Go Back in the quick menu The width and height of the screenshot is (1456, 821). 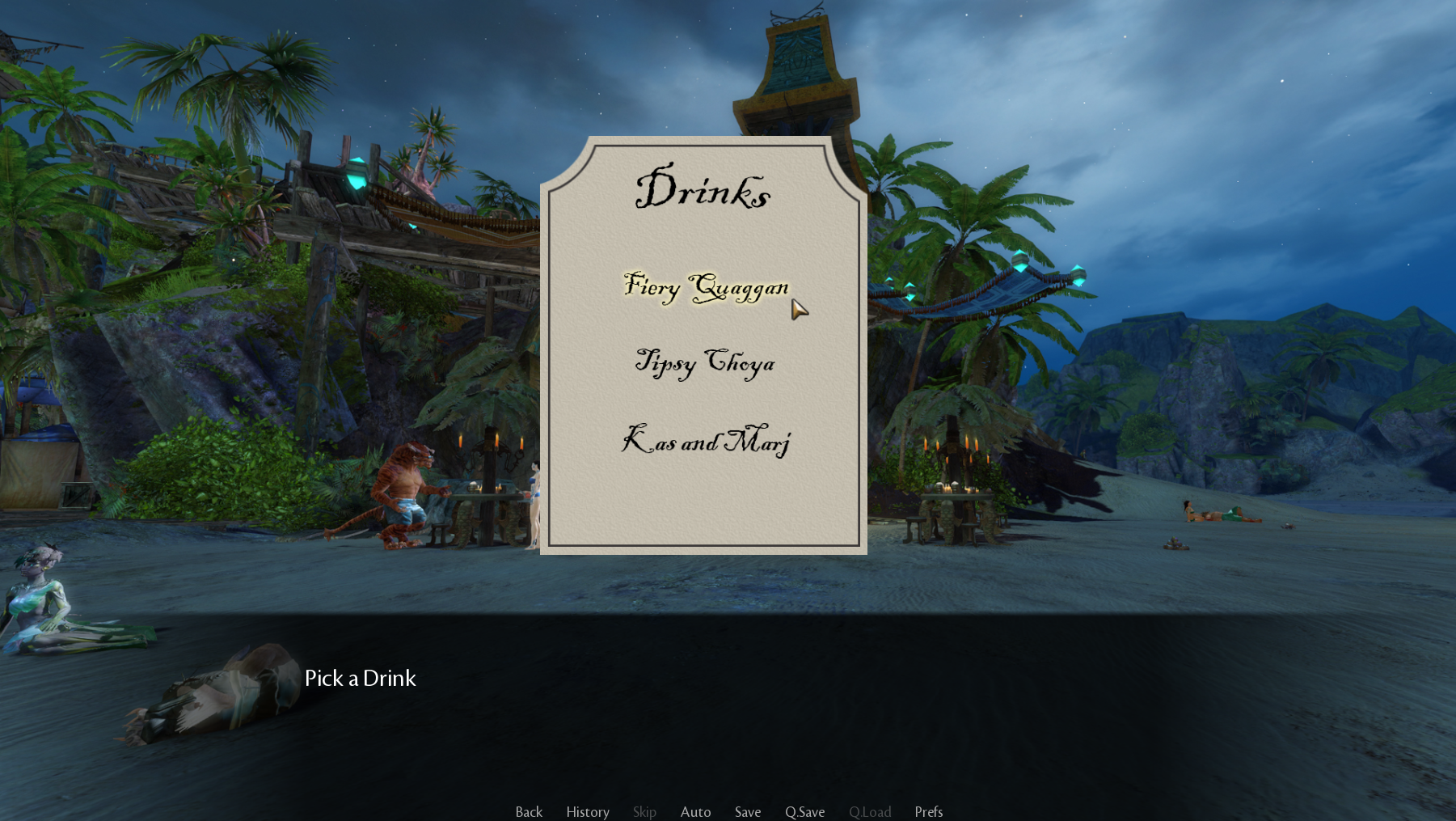529,811
